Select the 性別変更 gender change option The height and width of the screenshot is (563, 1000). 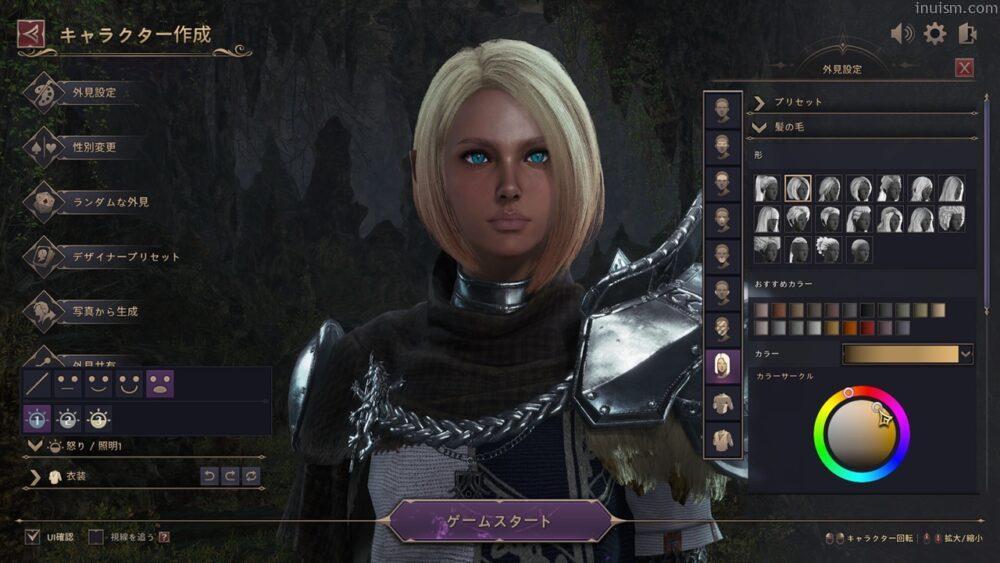point(94,147)
